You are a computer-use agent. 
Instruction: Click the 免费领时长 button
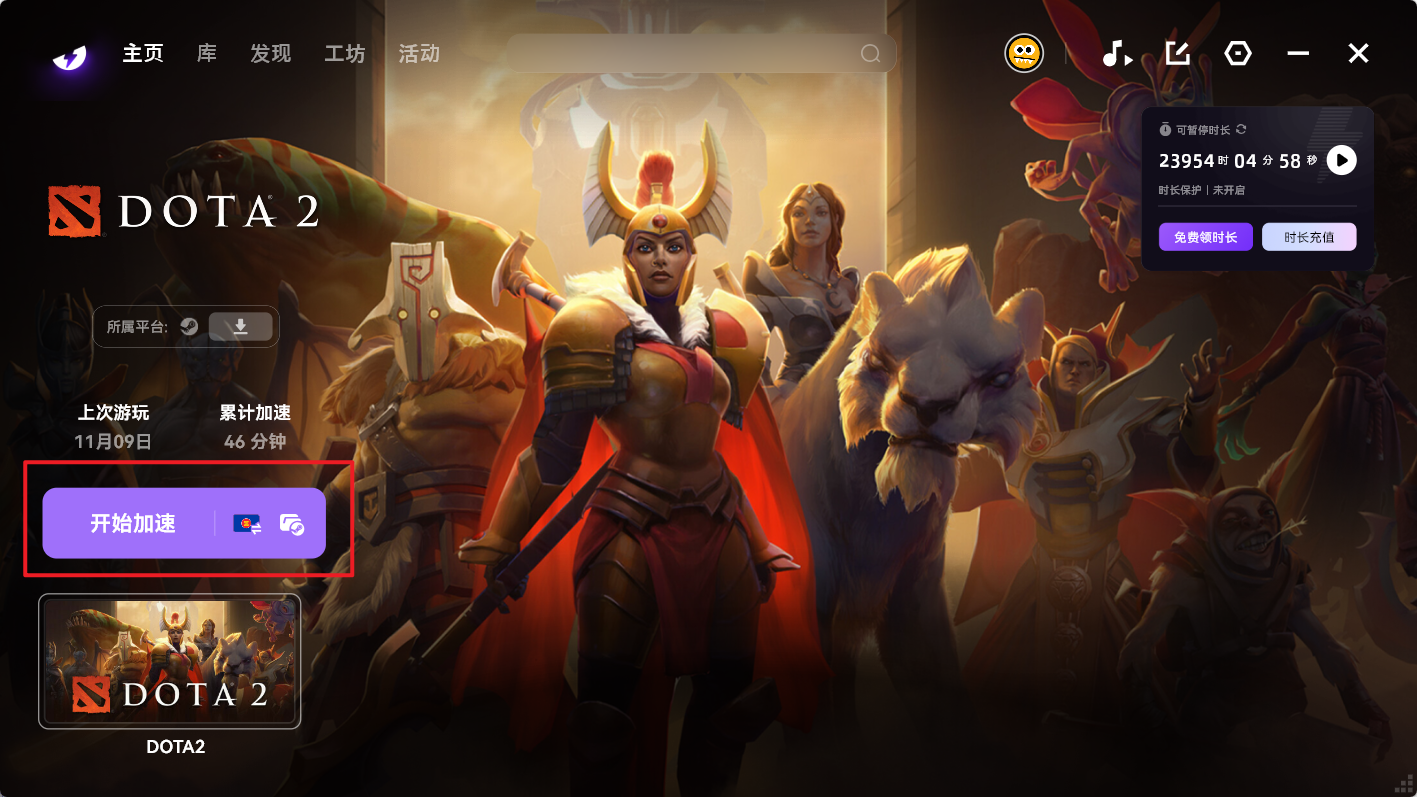pos(1205,237)
